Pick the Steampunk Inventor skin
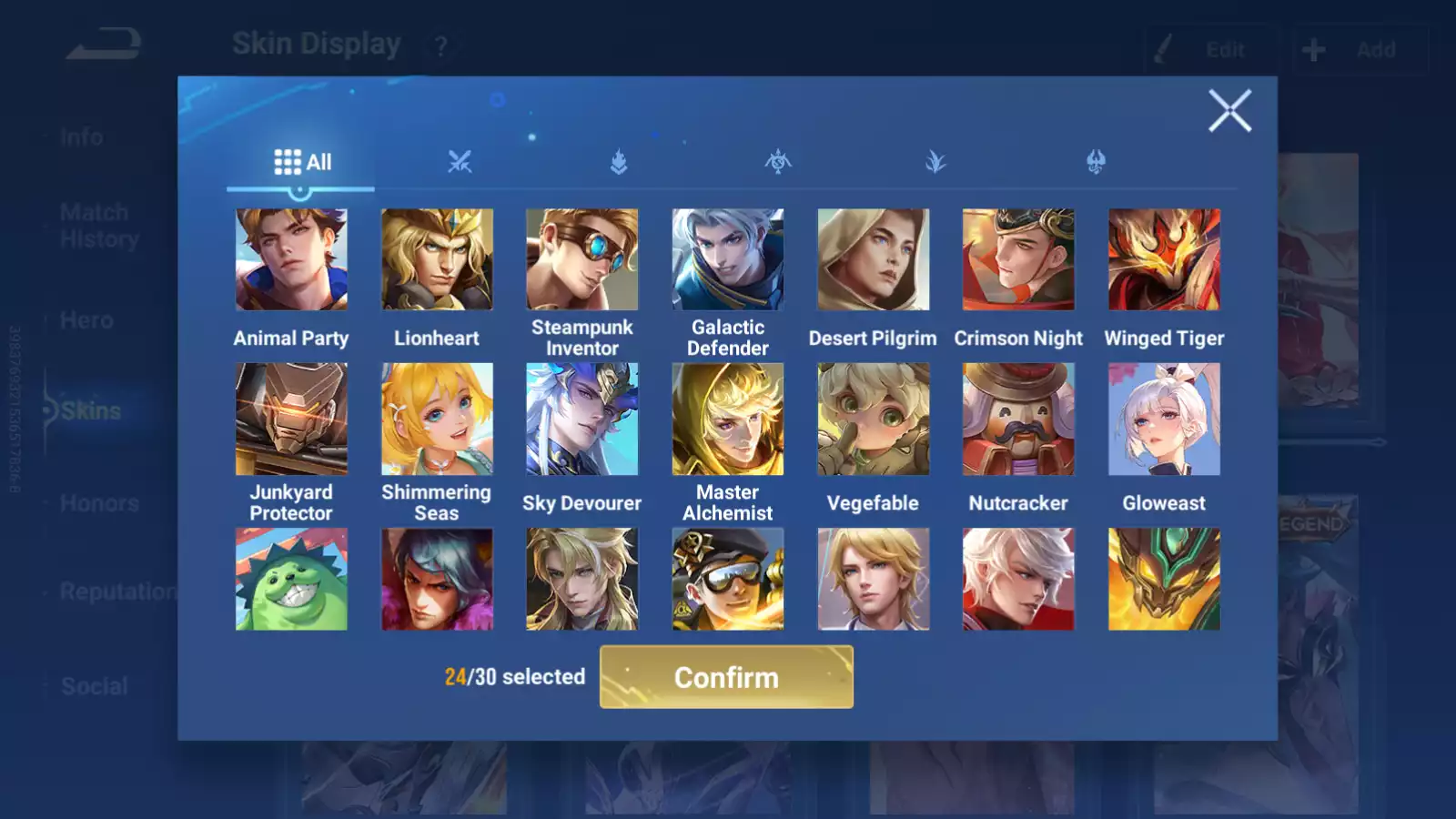 tap(582, 260)
